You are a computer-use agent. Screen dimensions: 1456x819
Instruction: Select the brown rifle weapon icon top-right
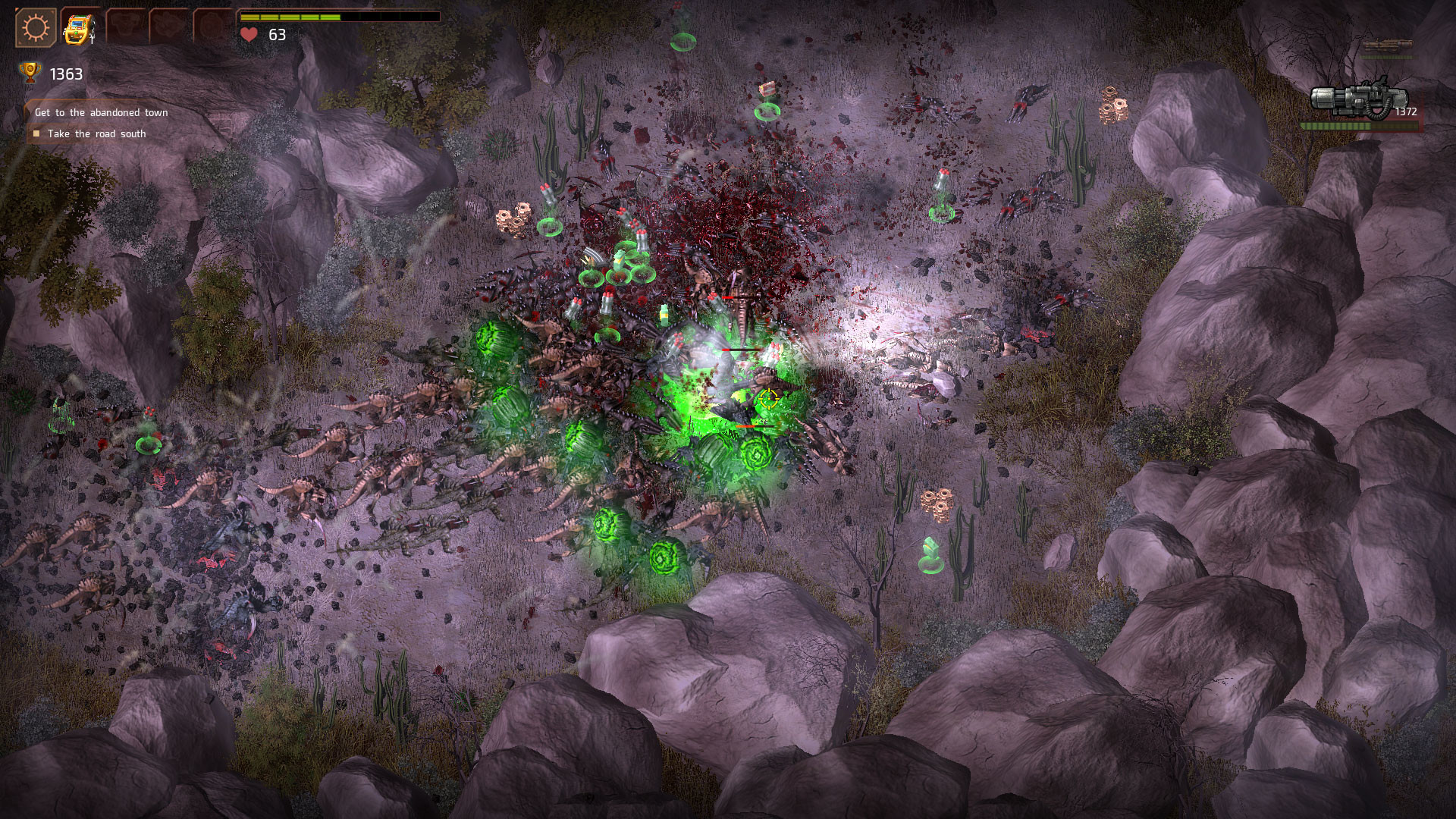(1388, 45)
